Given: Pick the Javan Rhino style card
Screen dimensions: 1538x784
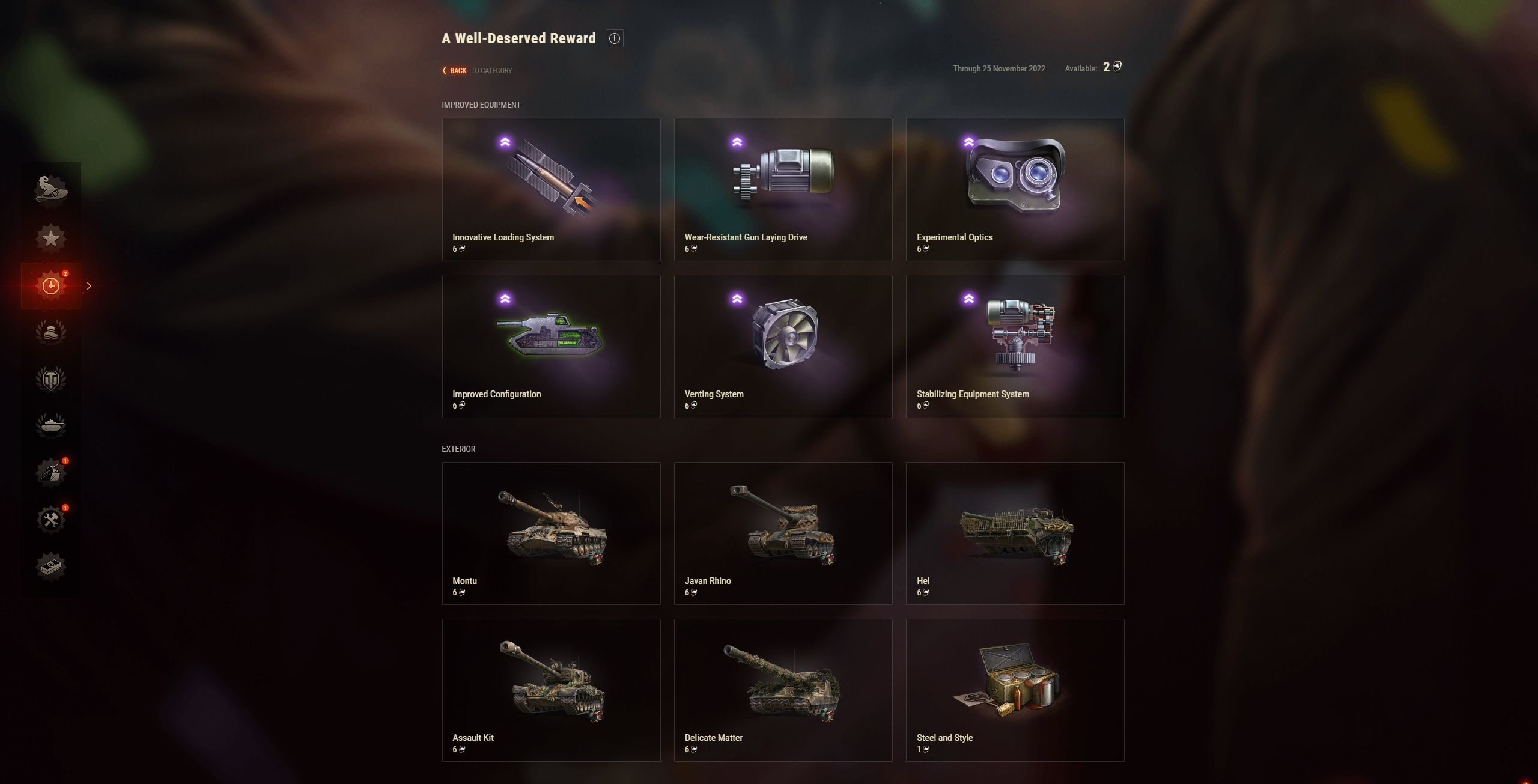Looking at the screenshot, I should pos(783,533).
